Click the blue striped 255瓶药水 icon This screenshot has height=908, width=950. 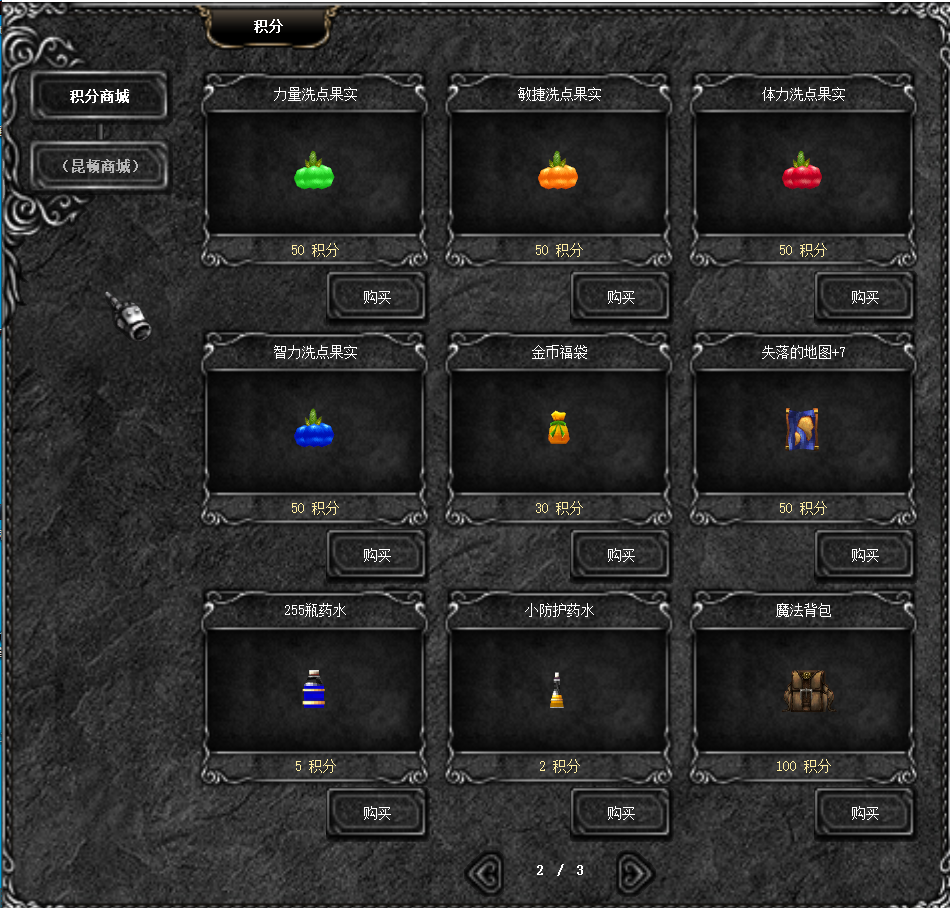click(x=314, y=689)
